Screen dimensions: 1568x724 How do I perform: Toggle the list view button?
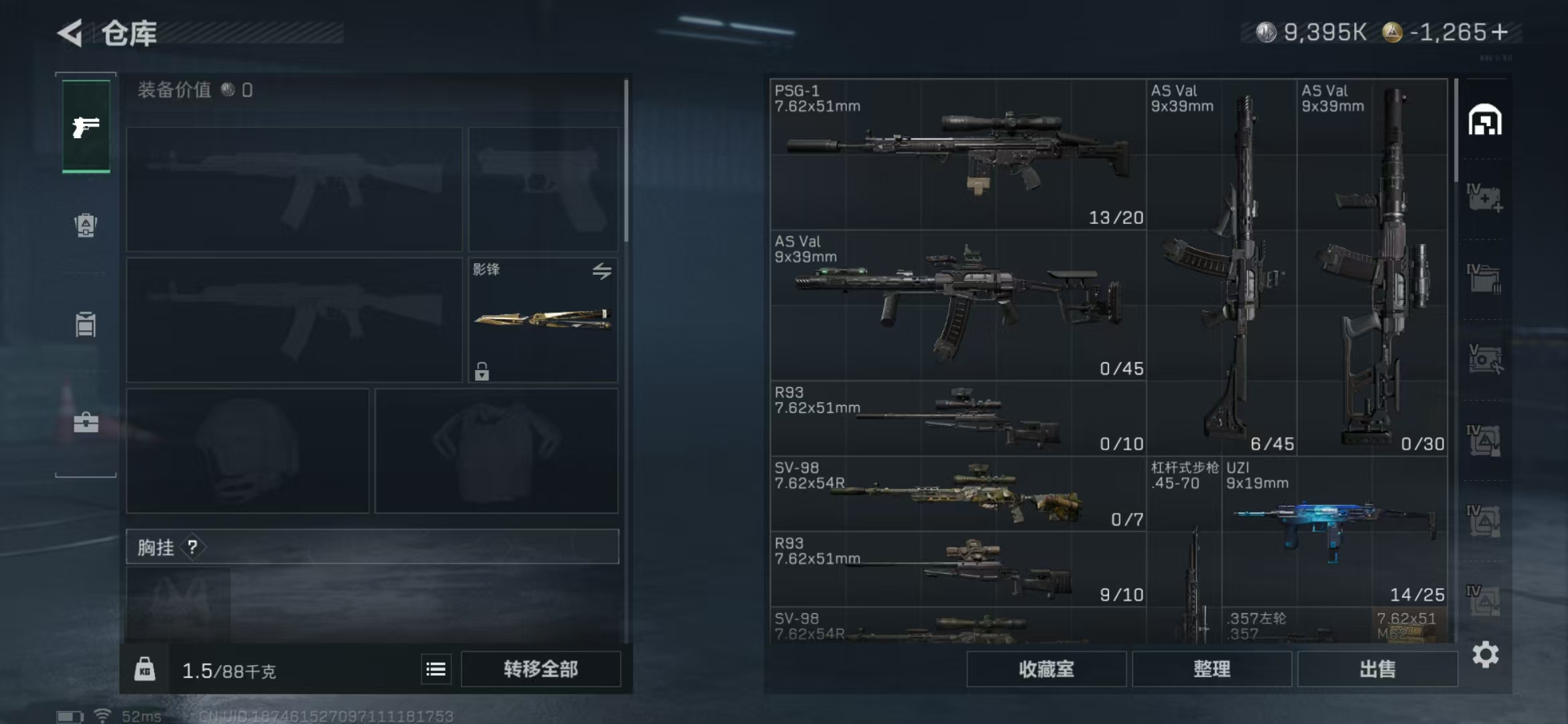tap(436, 669)
